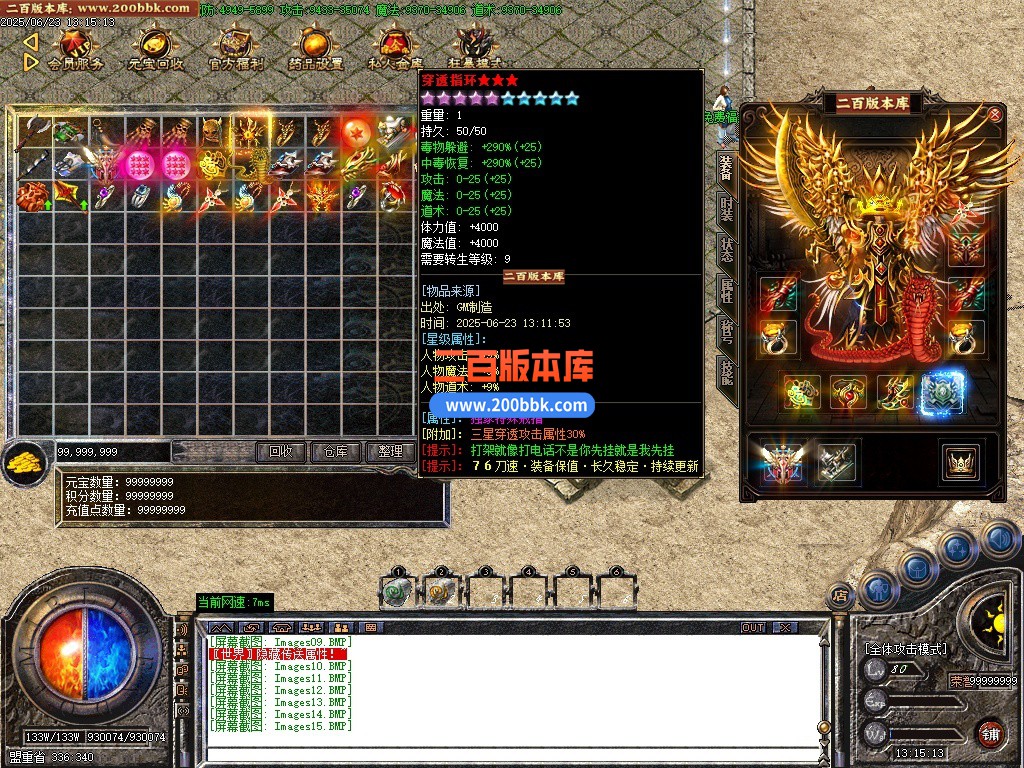Click the OUT button above the chat
1024x768 pixels.
click(753, 627)
